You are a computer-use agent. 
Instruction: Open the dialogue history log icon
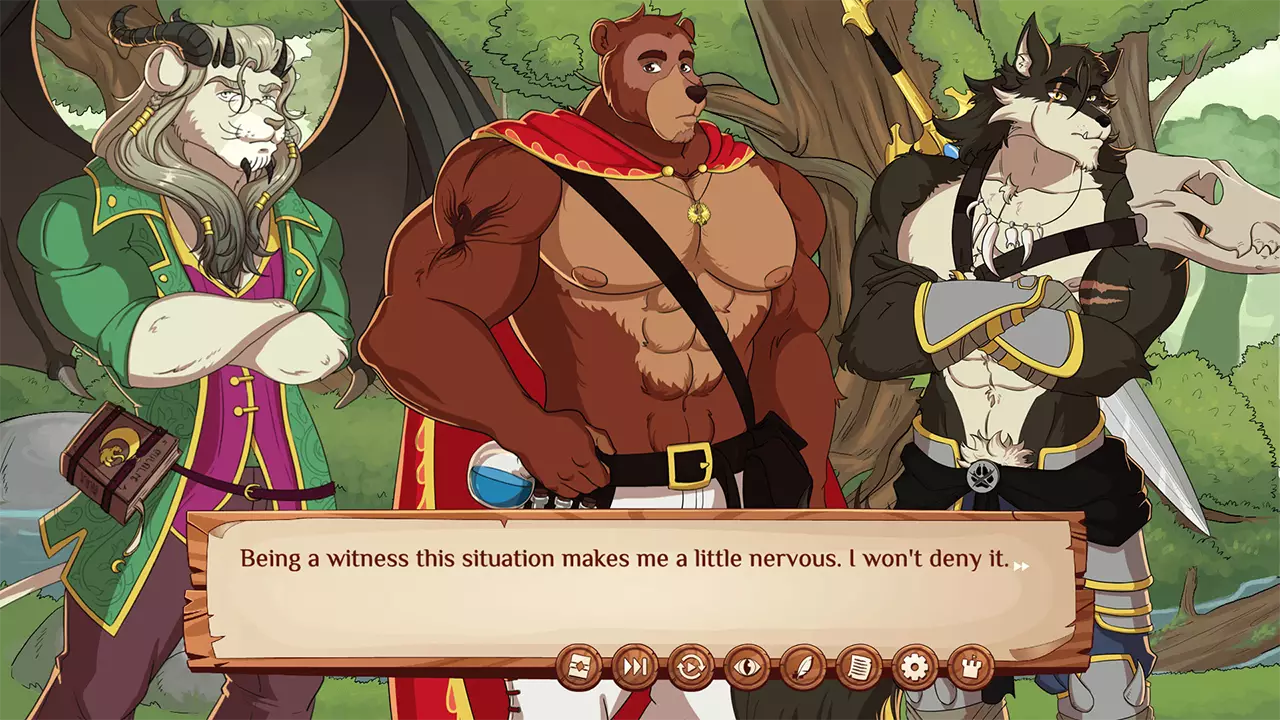859,667
